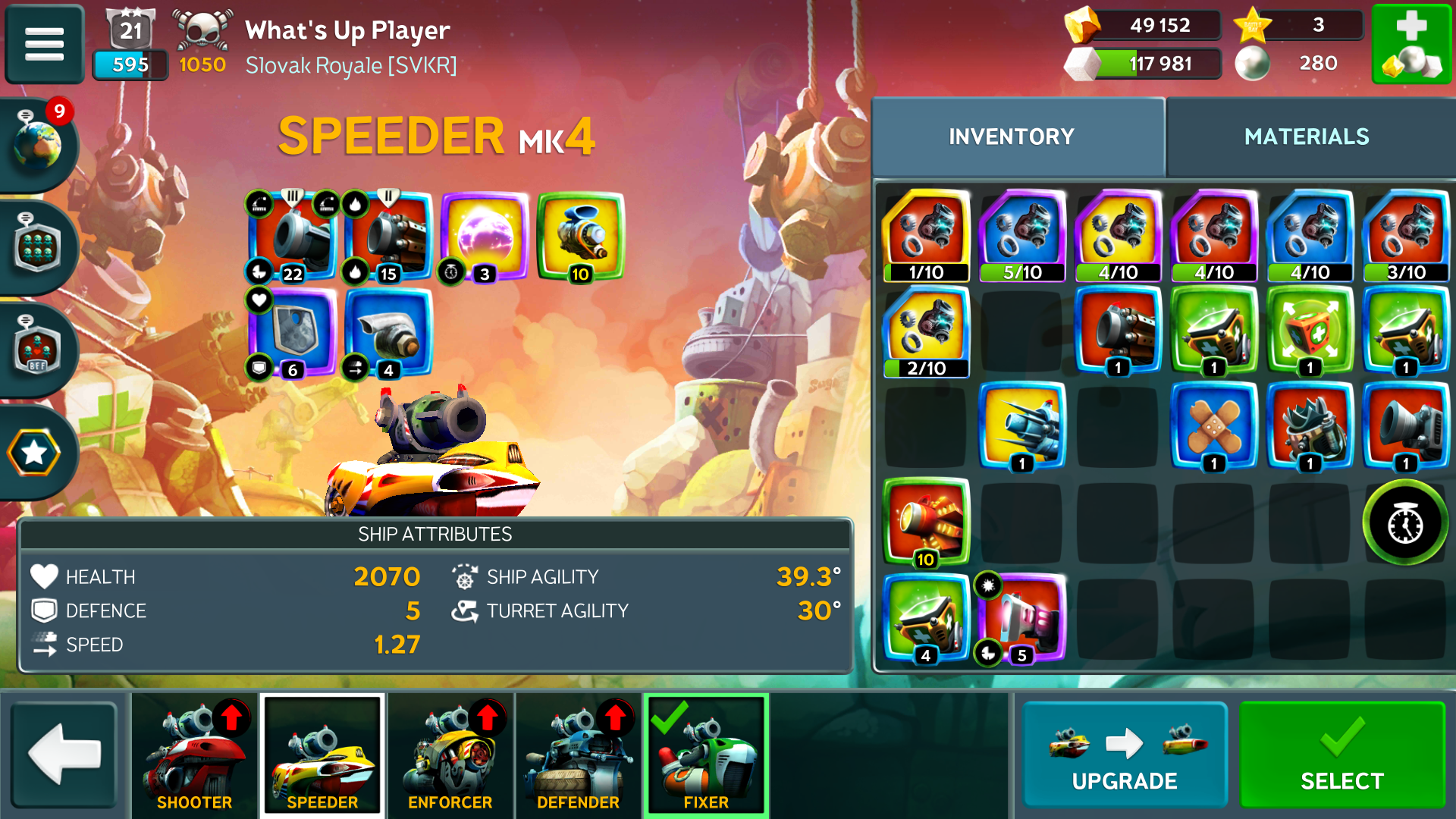Screen dimensions: 1456x819
Task: Open the star hexagon badge icon
Action: (x=34, y=453)
